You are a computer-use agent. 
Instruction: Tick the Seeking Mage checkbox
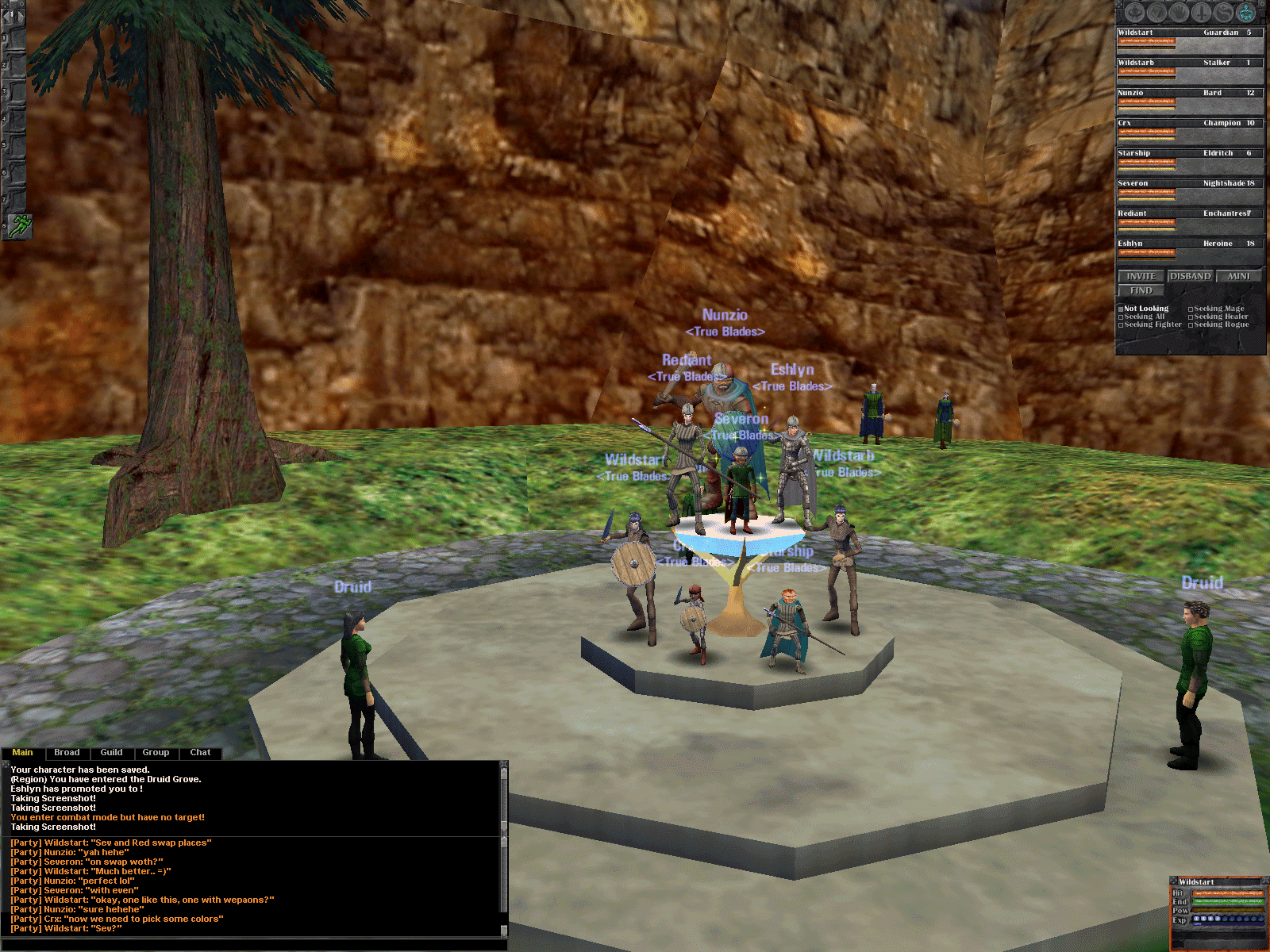pyautogui.click(x=1191, y=309)
